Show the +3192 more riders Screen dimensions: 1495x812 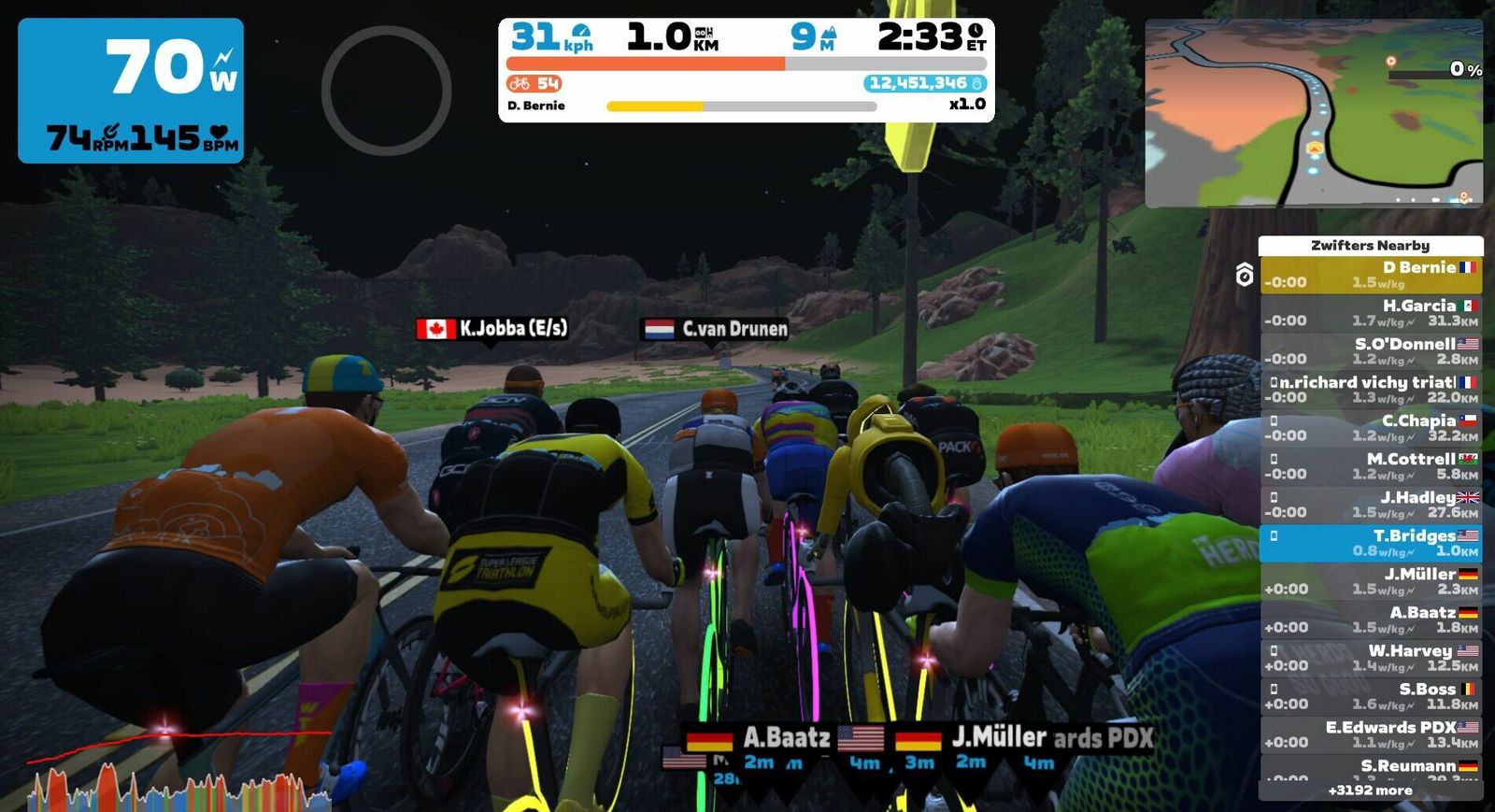(1370, 791)
